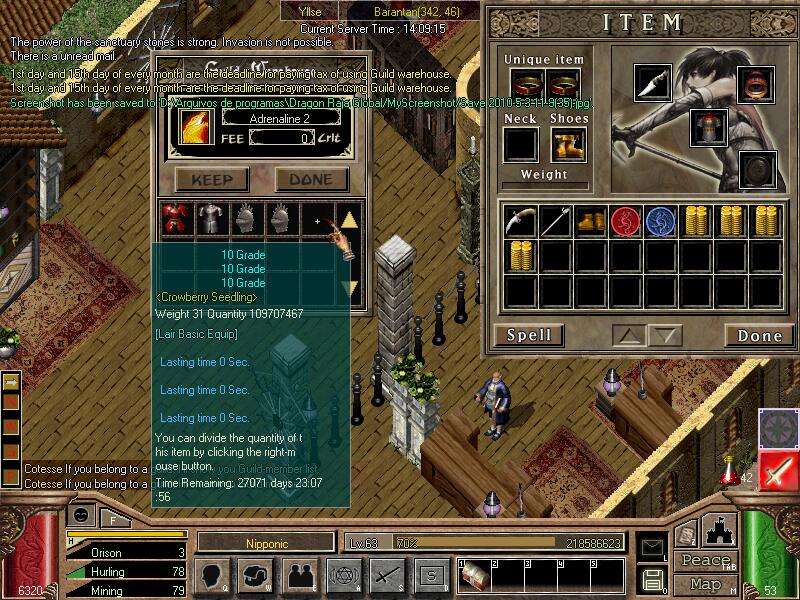Pick the red dragon sigil in inventory

626,221
